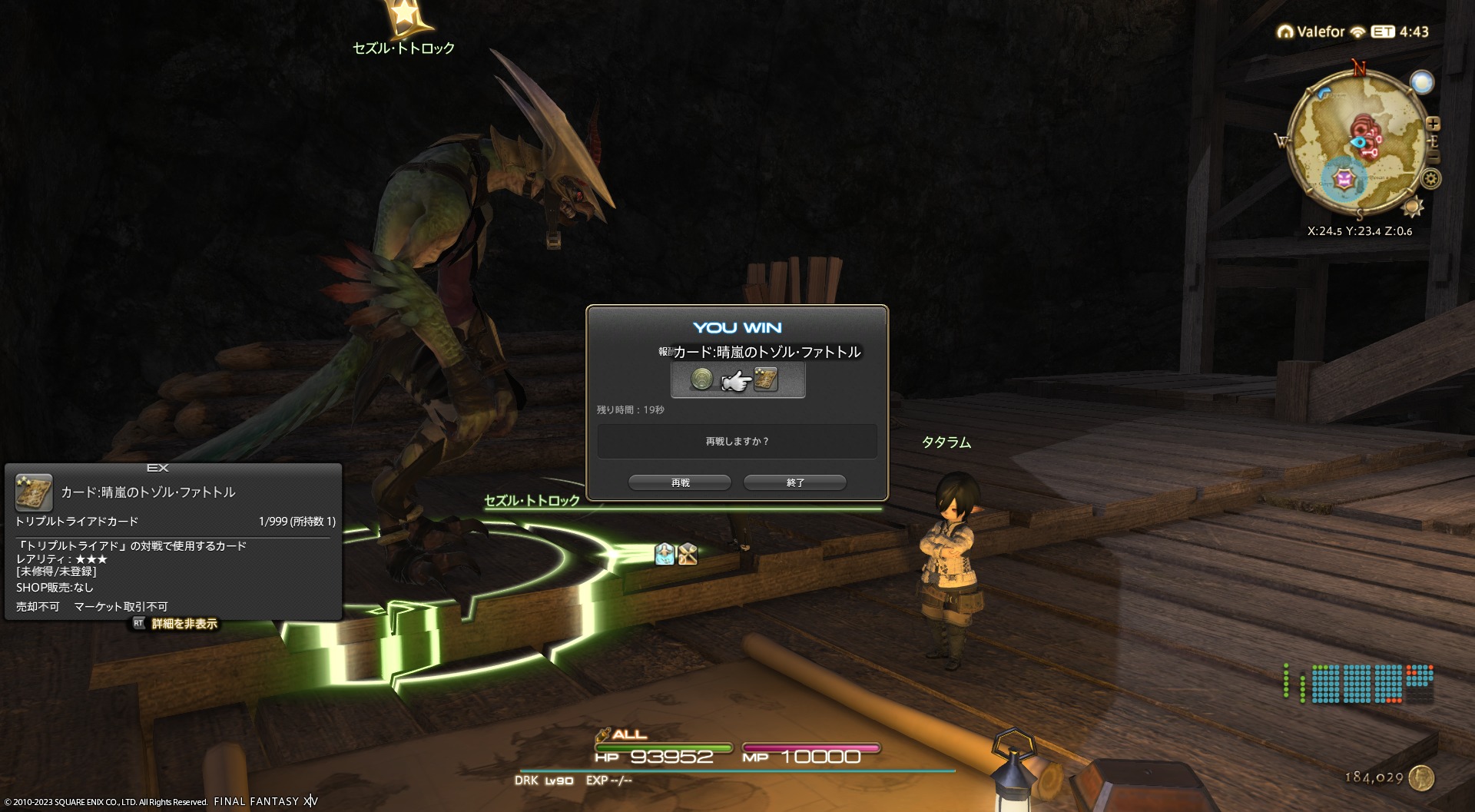Zoom out the minimap with minus button
This screenshot has height=812, width=1475.
point(1433,157)
